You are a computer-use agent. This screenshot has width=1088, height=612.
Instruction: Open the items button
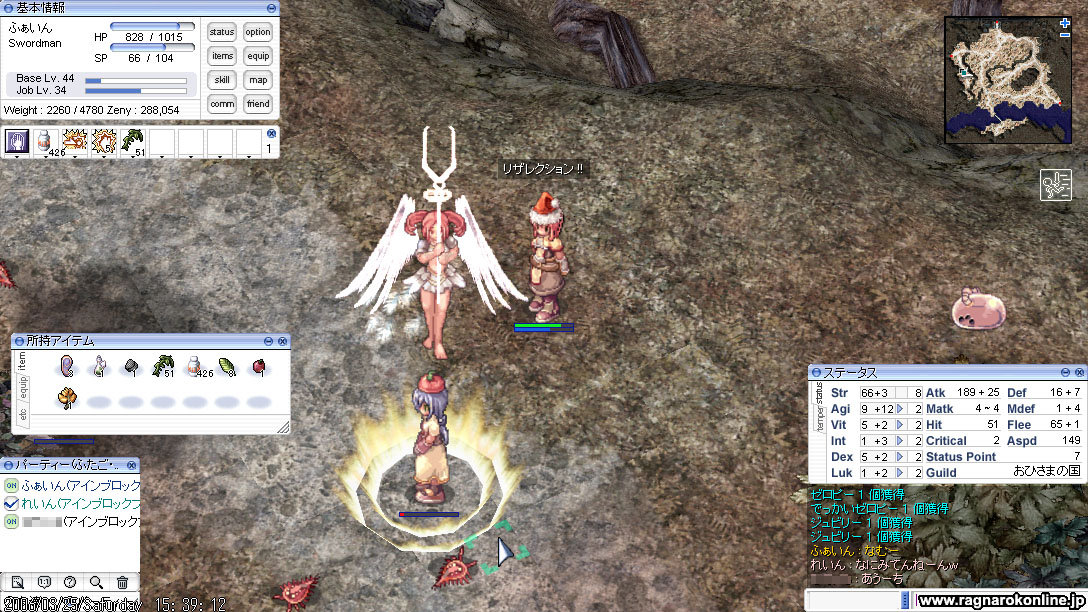pos(222,56)
